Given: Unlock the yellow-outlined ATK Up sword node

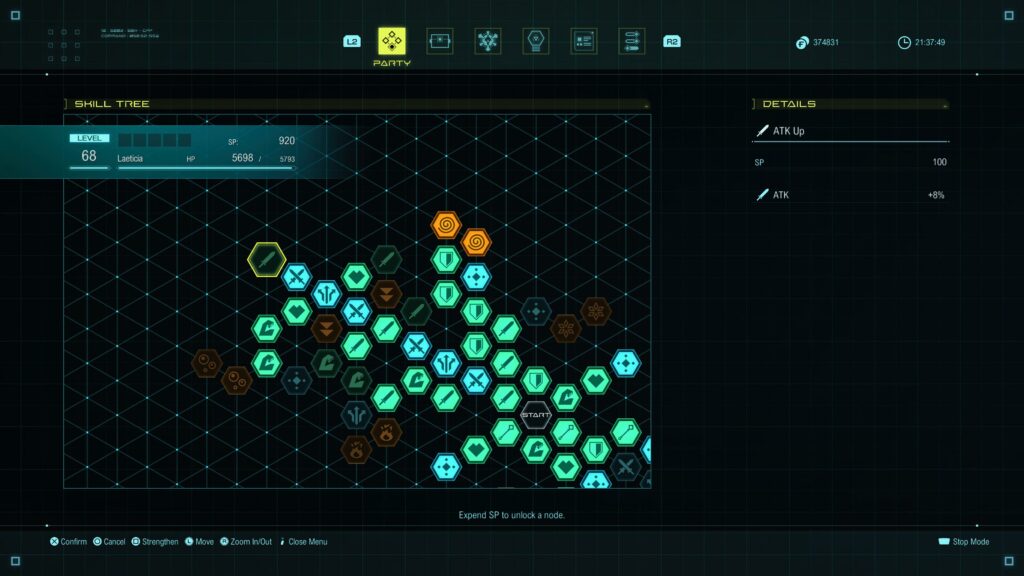Looking at the screenshot, I should [x=267, y=260].
